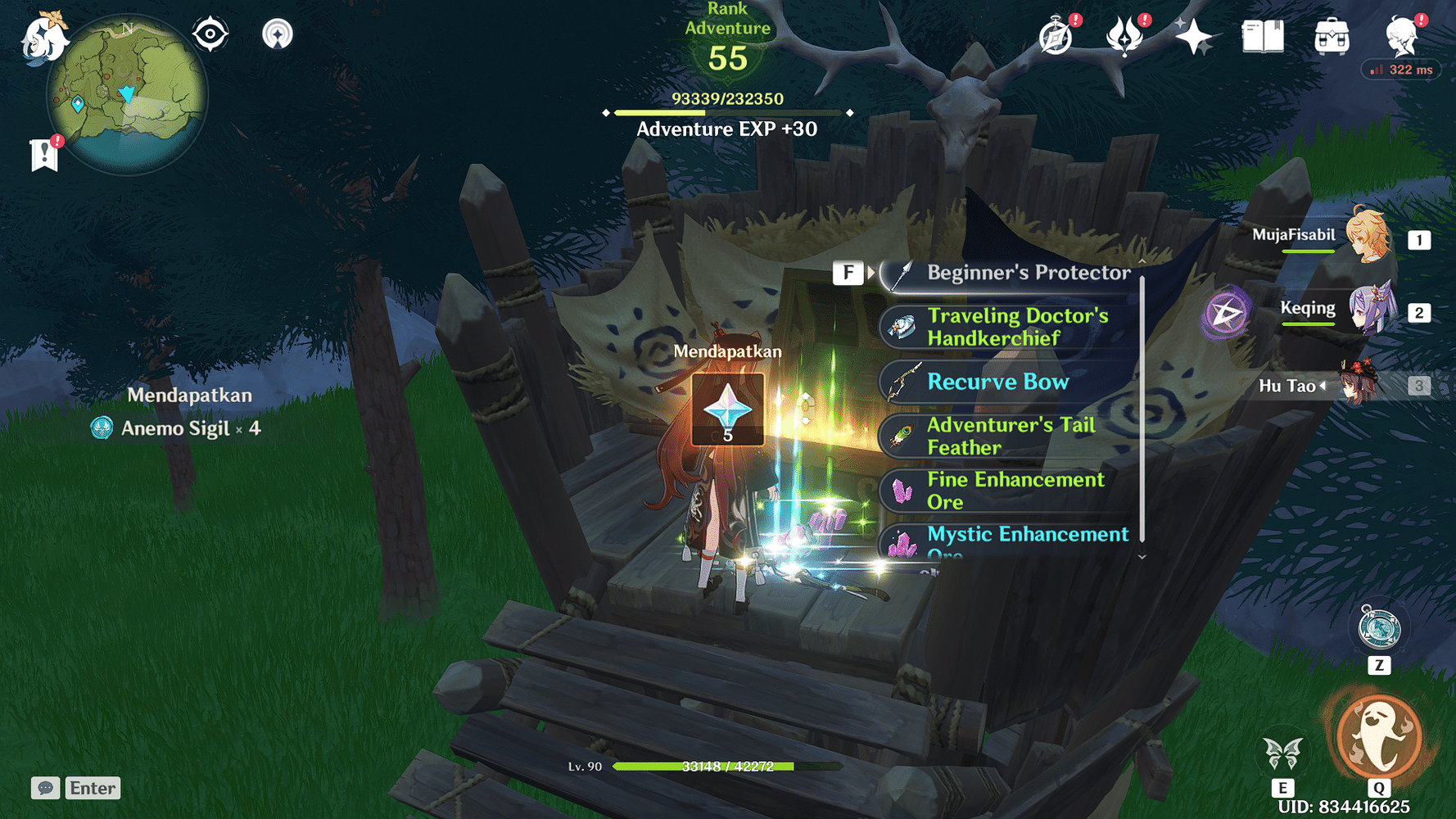
Task: Open the Character screen icon
Action: (1400, 36)
